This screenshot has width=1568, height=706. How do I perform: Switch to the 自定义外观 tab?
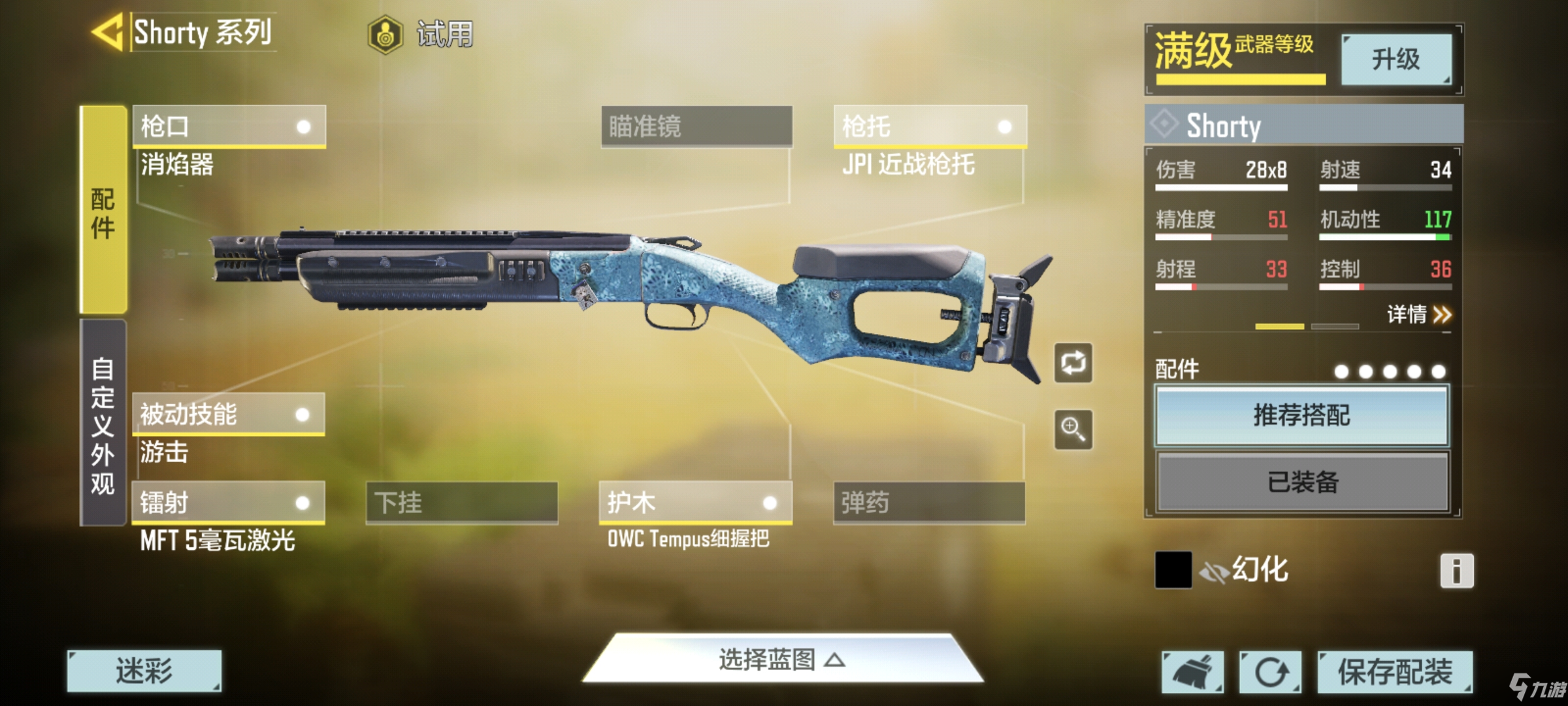click(x=103, y=424)
